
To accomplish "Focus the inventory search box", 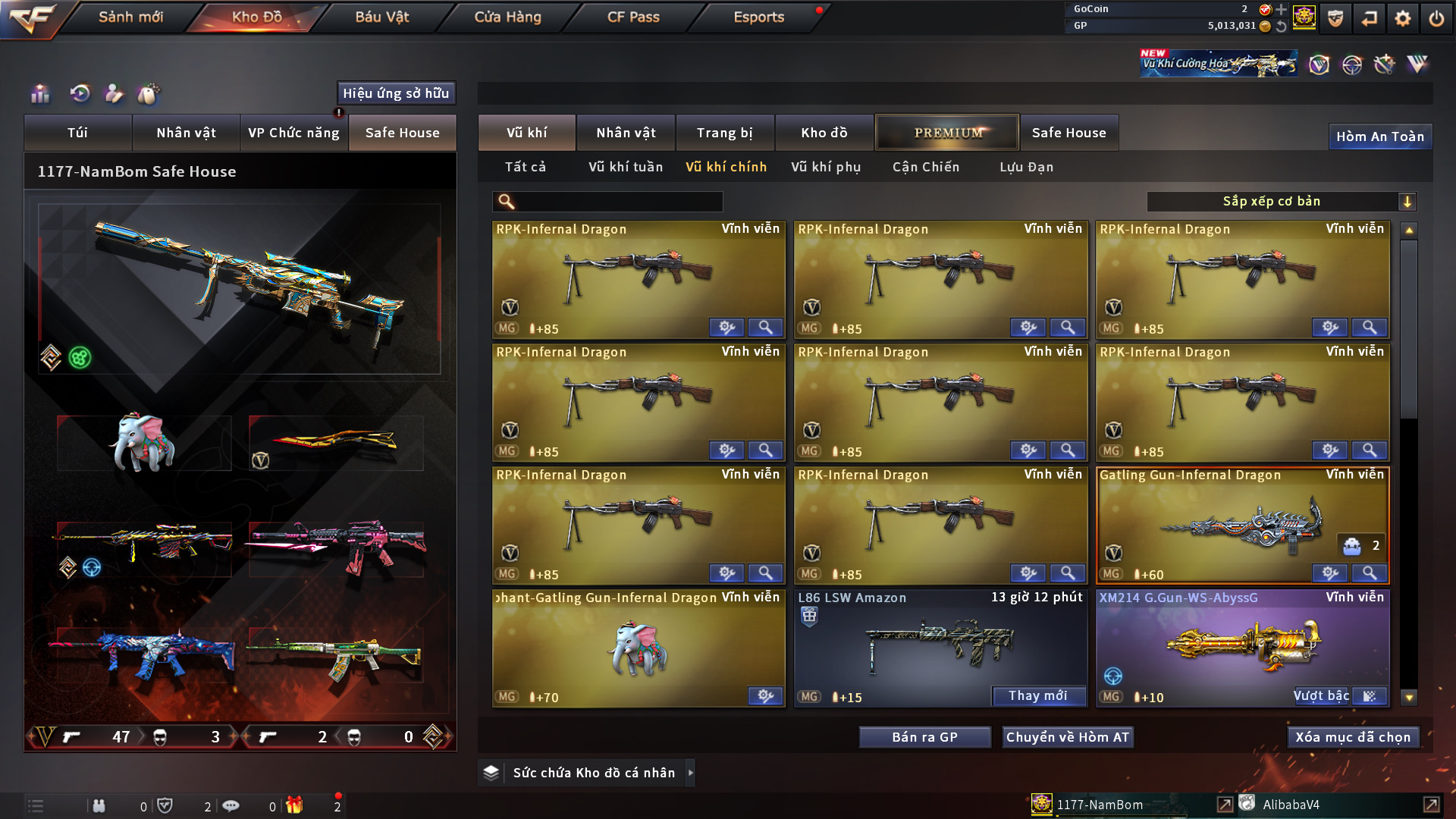I will (618, 202).
